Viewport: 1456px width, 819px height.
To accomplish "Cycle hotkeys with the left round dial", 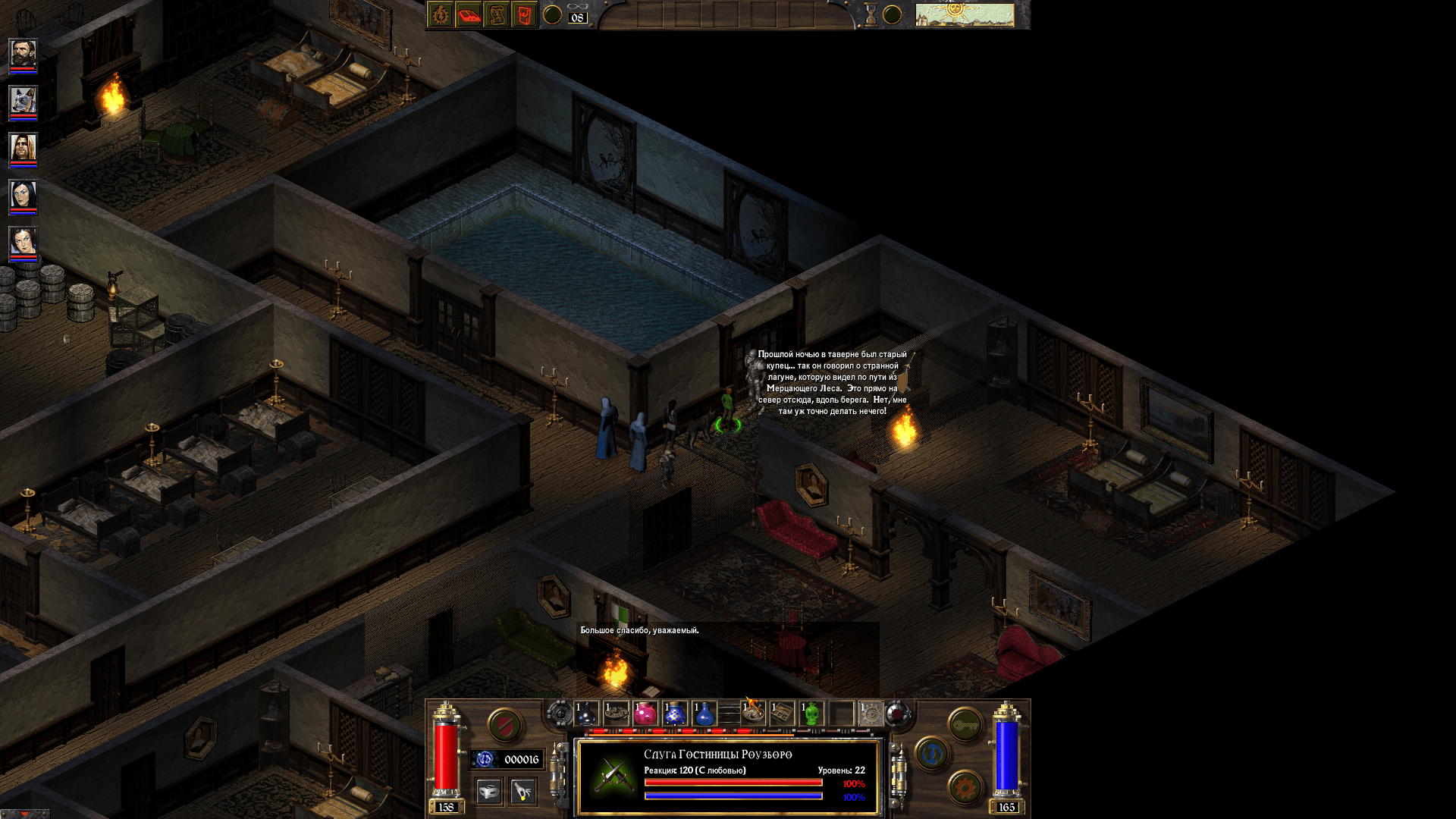I will coord(562,714).
